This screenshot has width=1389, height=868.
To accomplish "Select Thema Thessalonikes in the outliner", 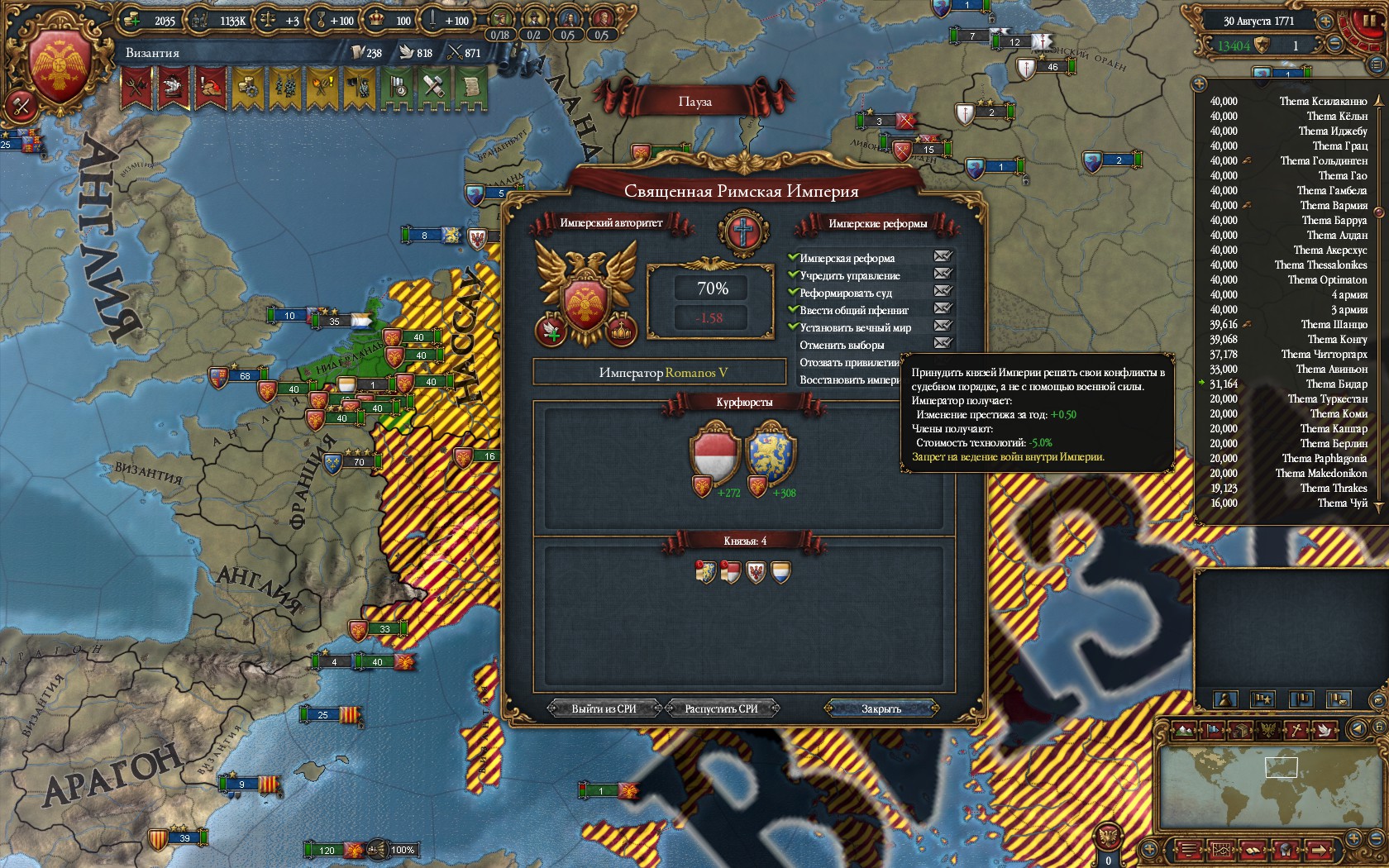I will click(1320, 265).
